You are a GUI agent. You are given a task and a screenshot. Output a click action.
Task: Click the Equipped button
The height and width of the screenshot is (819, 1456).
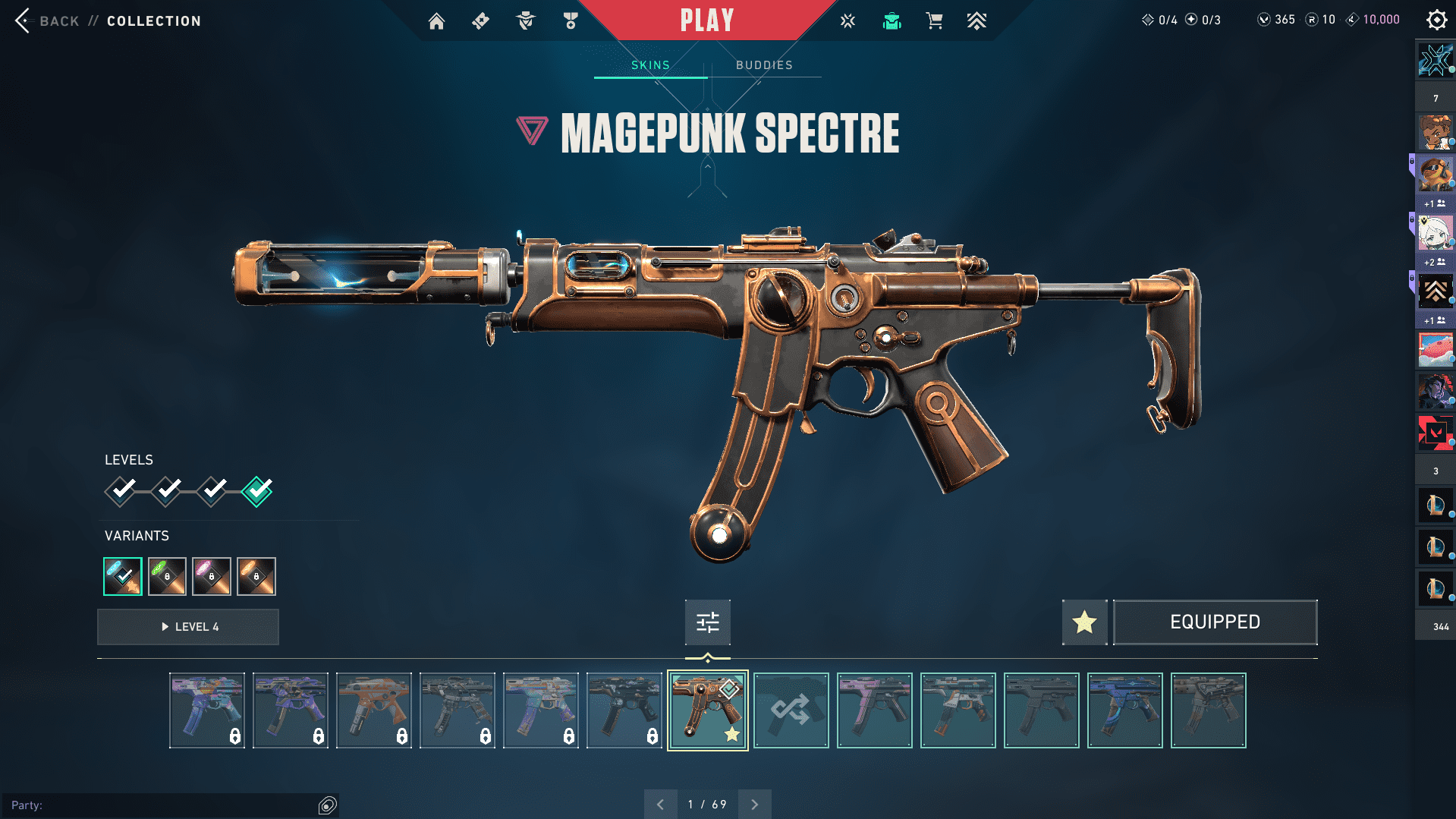pos(1215,622)
